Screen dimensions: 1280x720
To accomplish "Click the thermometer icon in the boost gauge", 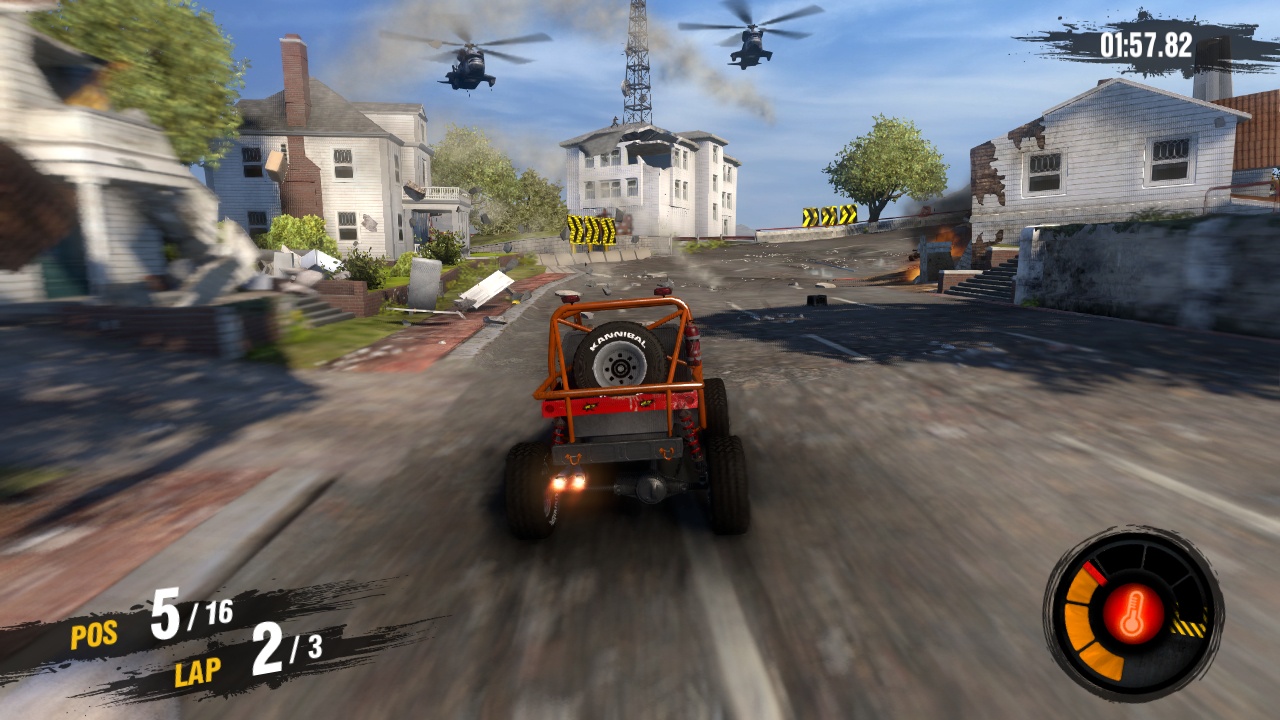I will point(1132,613).
